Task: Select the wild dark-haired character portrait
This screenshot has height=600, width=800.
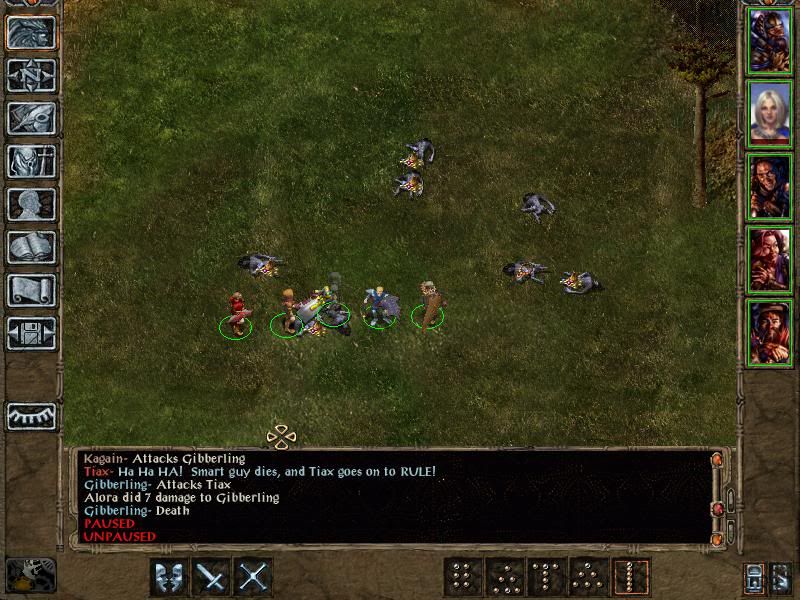Action: (x=770, y=186)
